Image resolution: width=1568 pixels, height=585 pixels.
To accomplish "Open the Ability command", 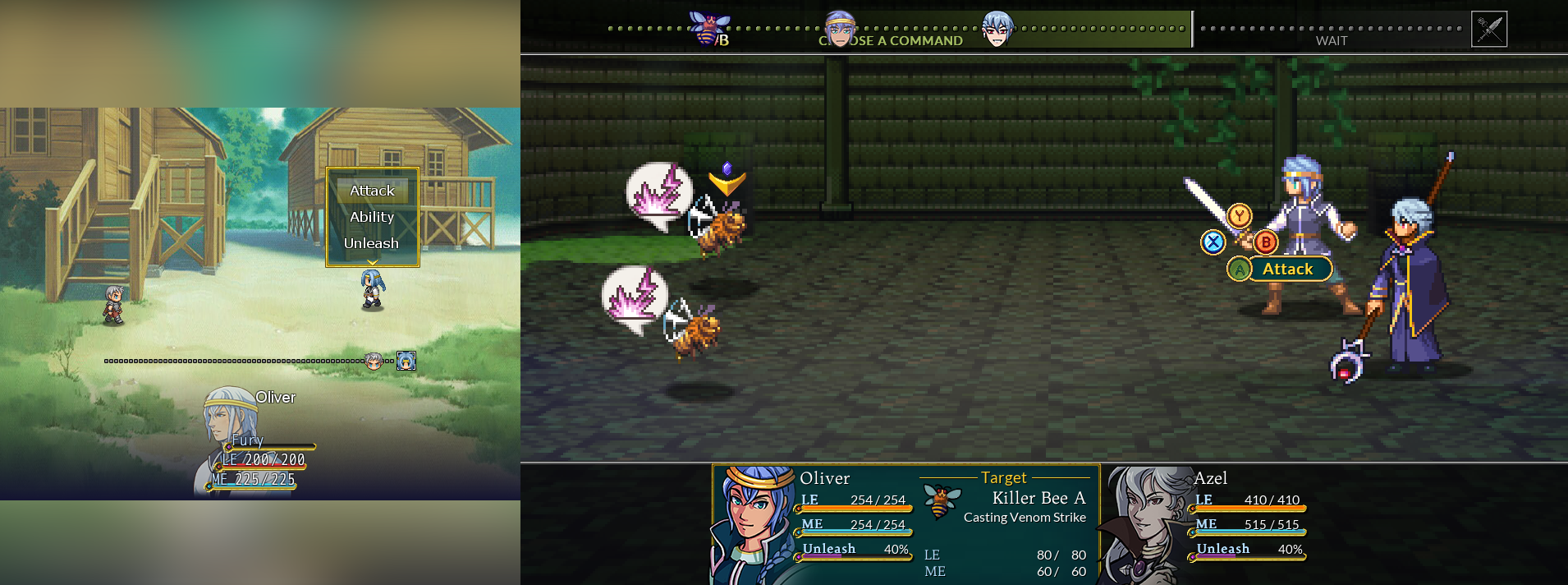I will 372,217.
